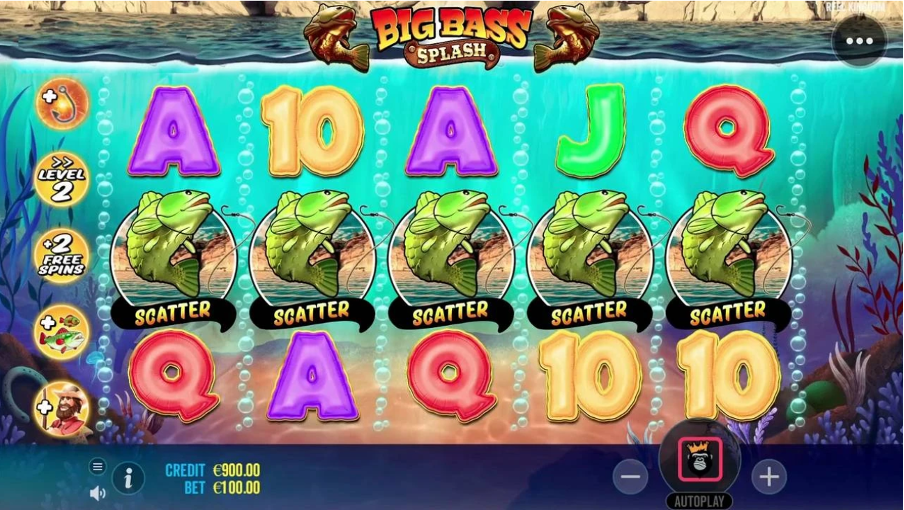Select the extra fish modifier icon
Image resolution: width=904 pixels, height=510 pixels.
[x=62, y=332]
